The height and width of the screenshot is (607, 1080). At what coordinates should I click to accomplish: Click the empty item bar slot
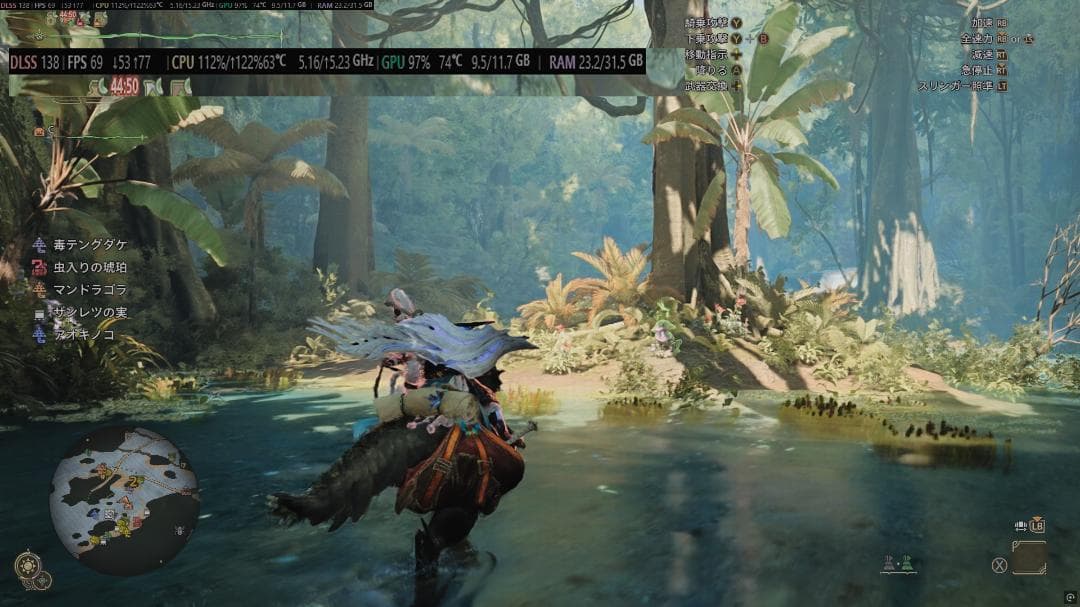tap(1028, 558)
